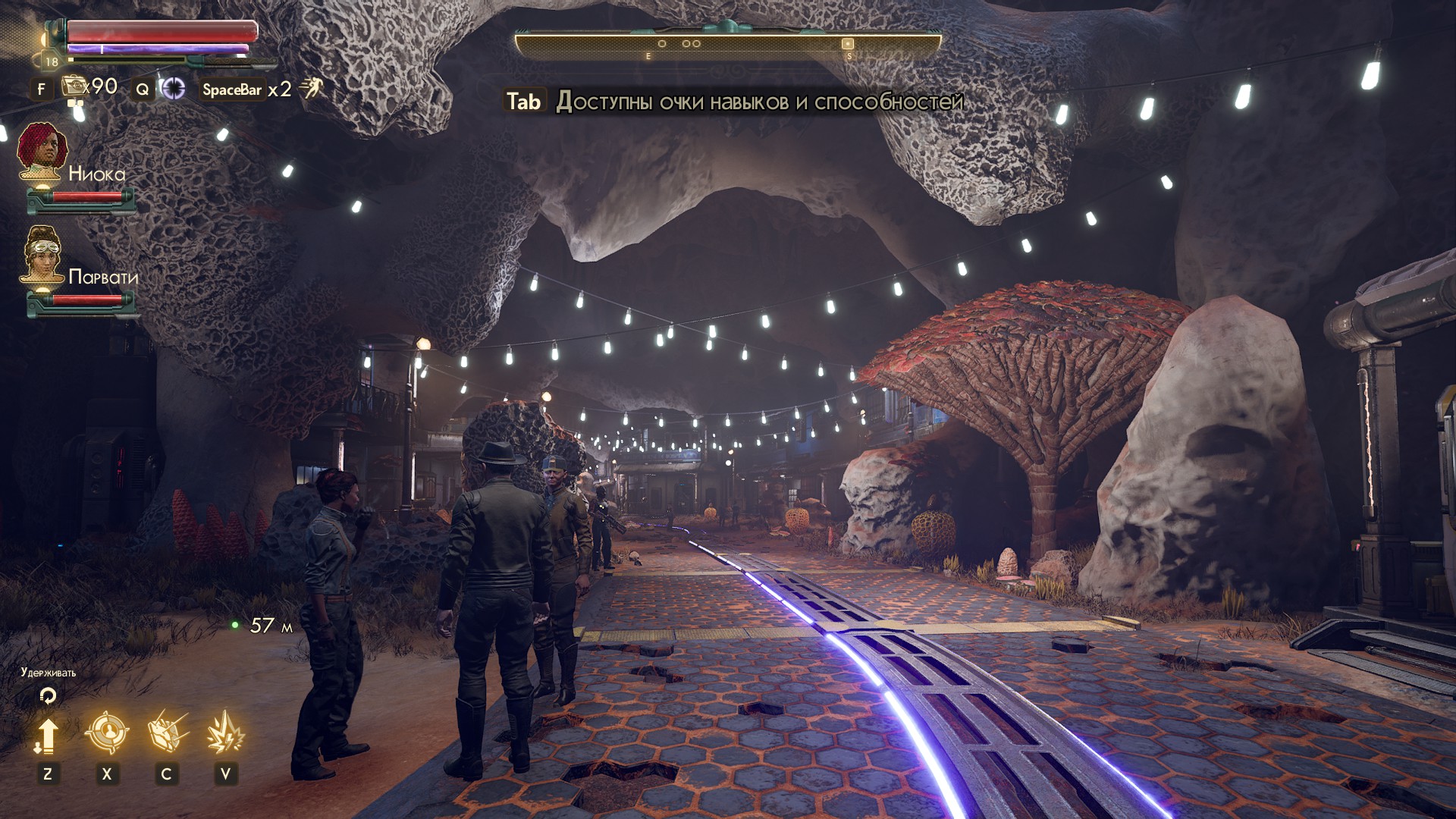Click the 57 m waypoint marker
This screenshot has height=819, width=1456.
point(235,625)
